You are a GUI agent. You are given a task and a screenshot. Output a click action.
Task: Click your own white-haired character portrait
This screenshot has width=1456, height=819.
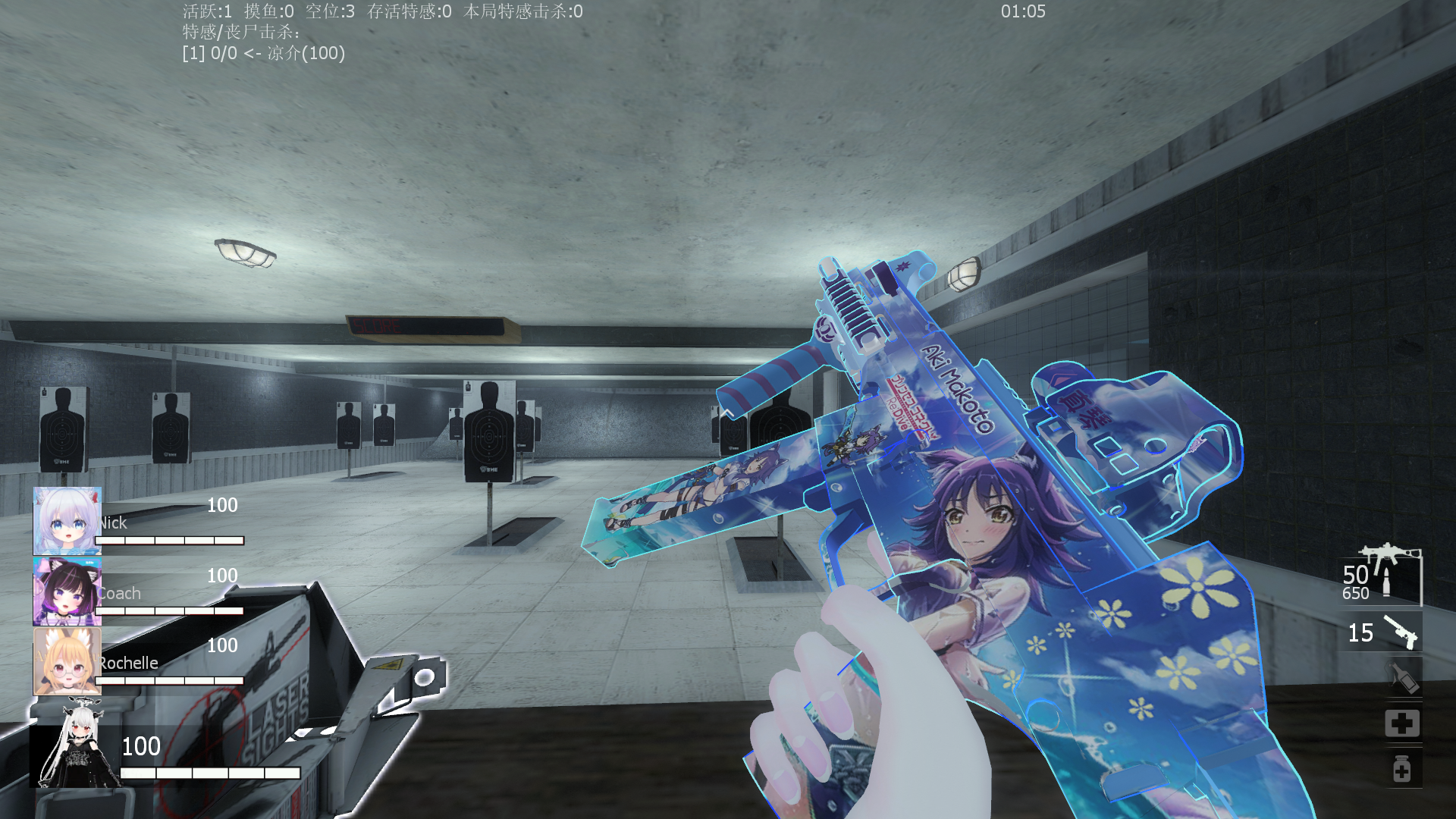pyautogui.click(x=74, y=746)
